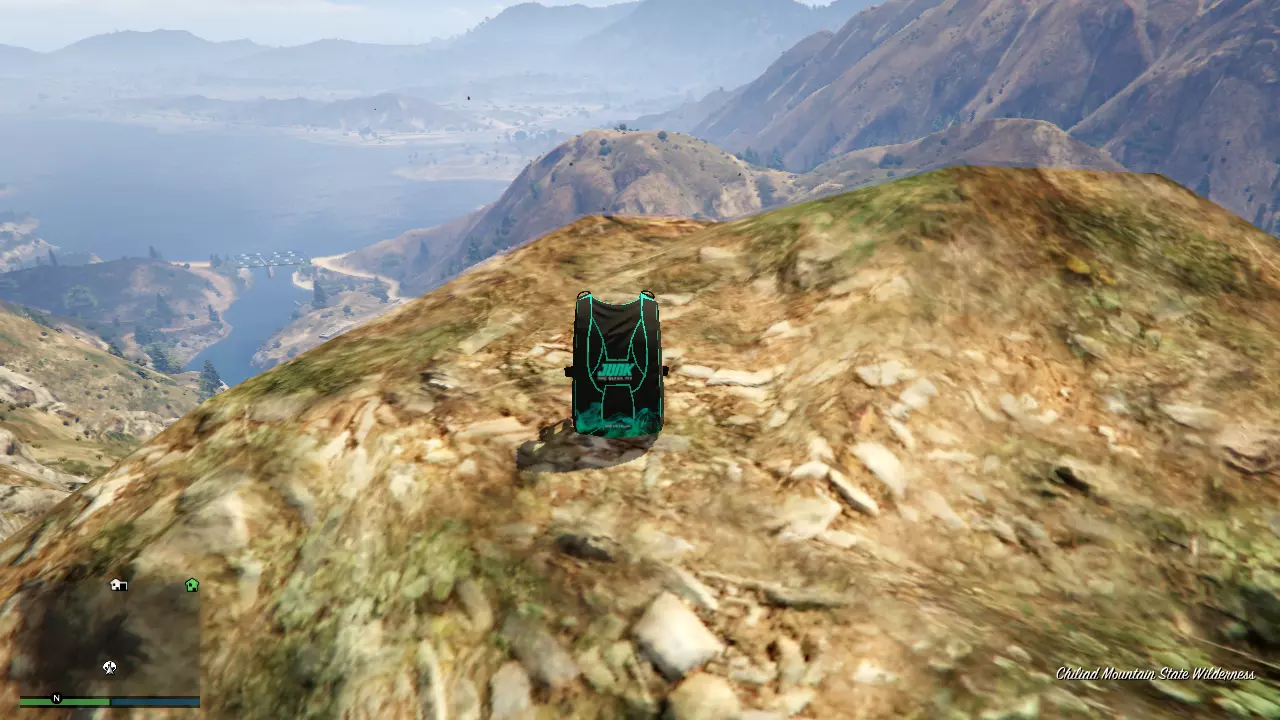1280x720 pixels.
Task: Click the white garage icon on the minimap
Action: click(x=118, y=585)
